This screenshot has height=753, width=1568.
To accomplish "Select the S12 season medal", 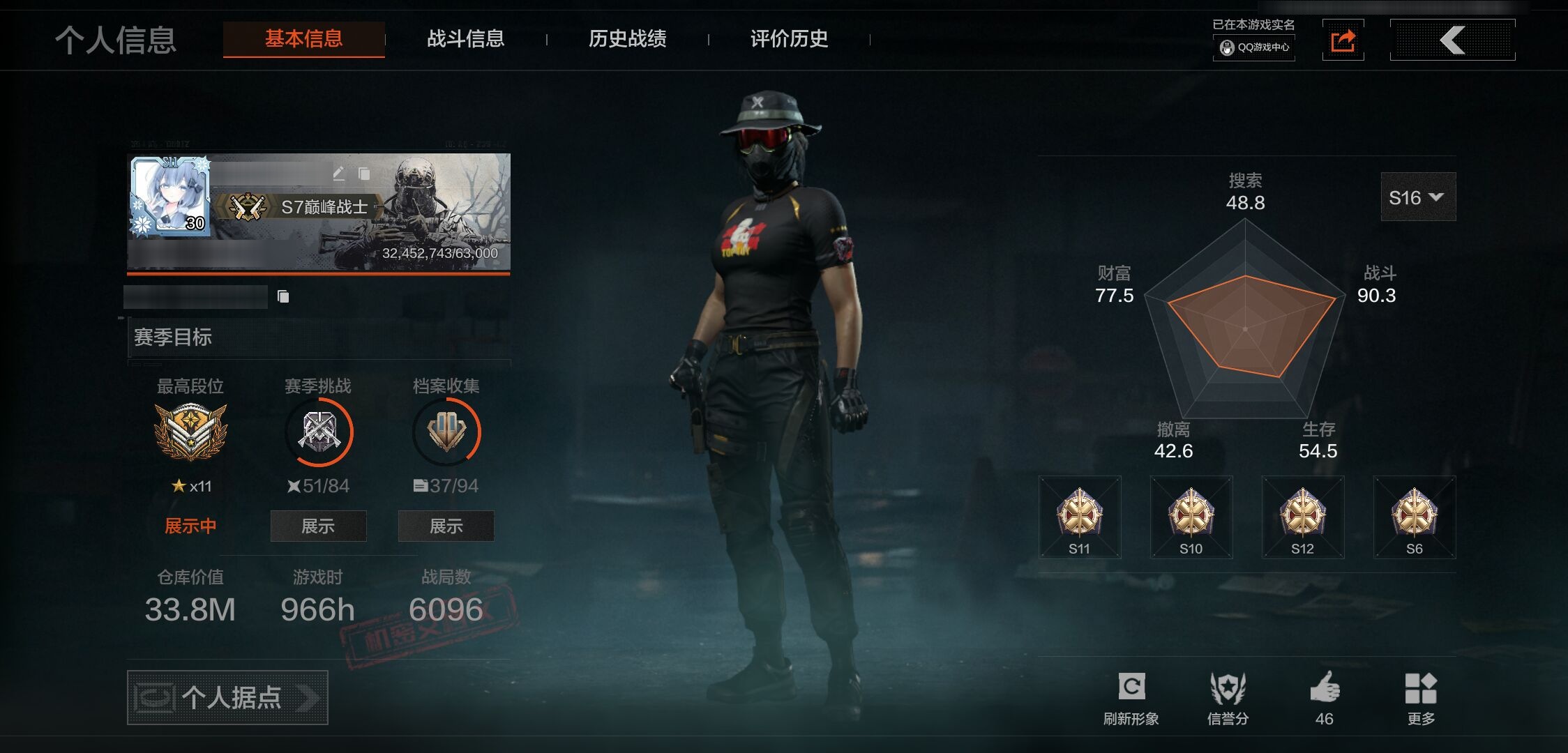I will click(1303, 517).
